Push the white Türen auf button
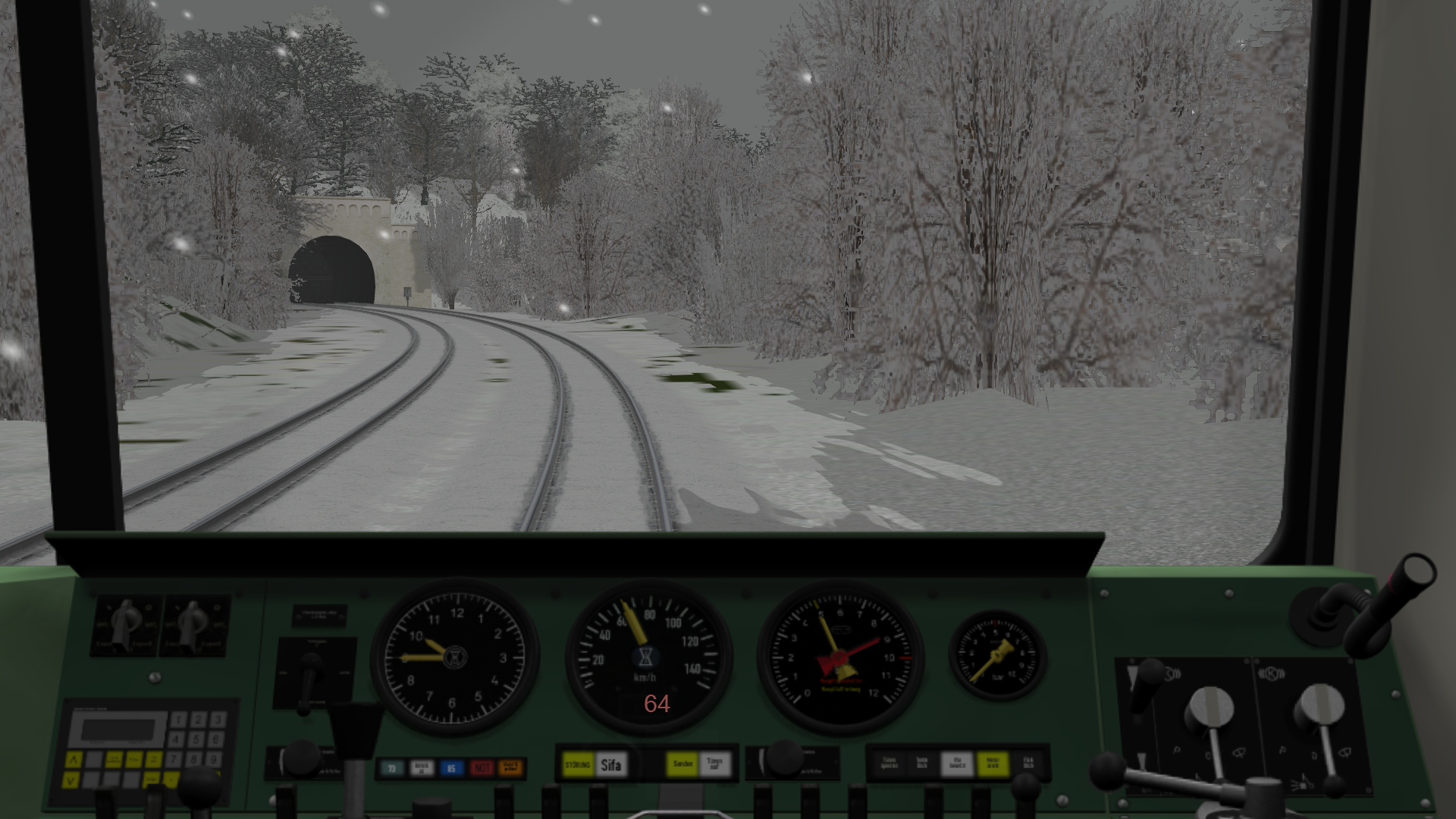1456x819 pixels. tap(714, 764)
